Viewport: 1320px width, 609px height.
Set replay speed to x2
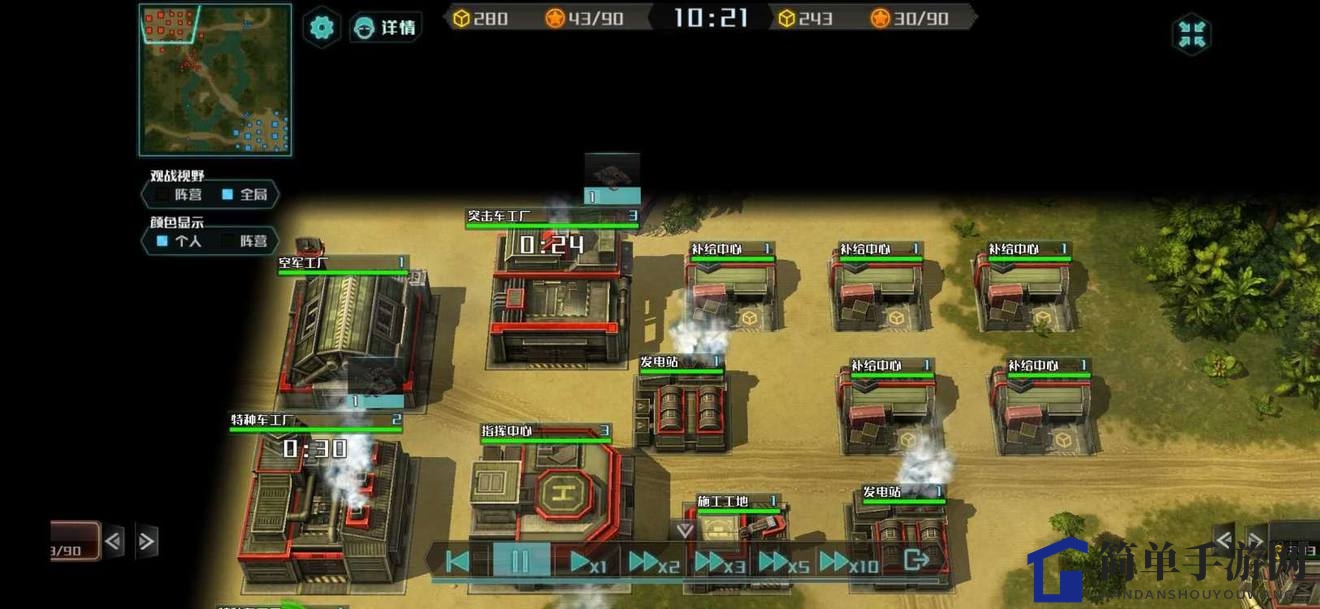click(x=653, y=561)
